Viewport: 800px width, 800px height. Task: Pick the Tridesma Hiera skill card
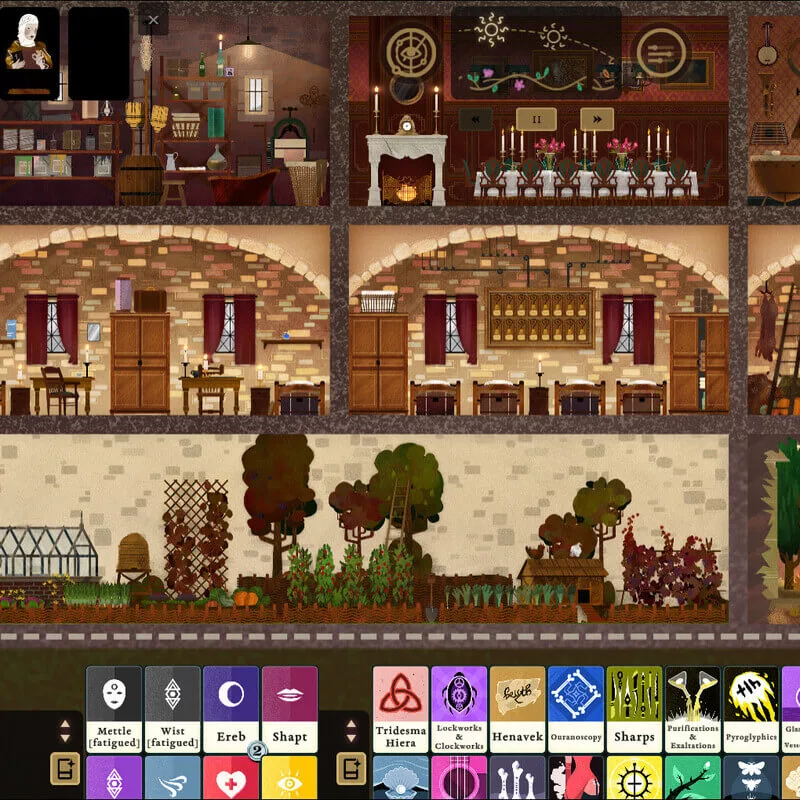[x=400, y=709]
